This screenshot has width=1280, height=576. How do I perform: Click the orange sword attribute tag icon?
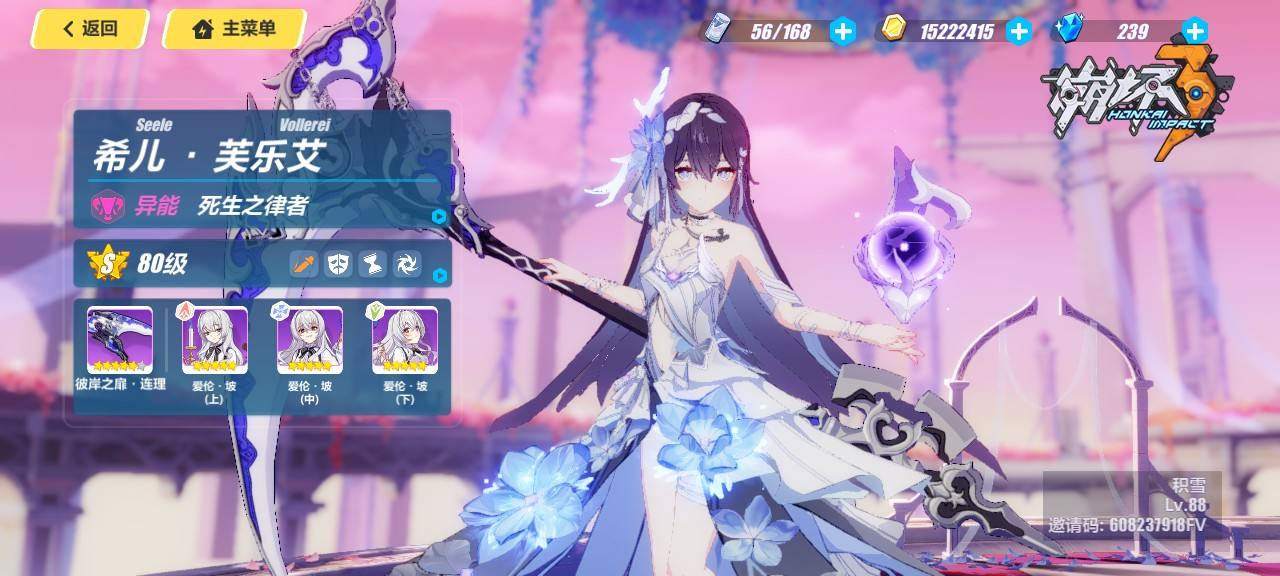pos(304,264)
